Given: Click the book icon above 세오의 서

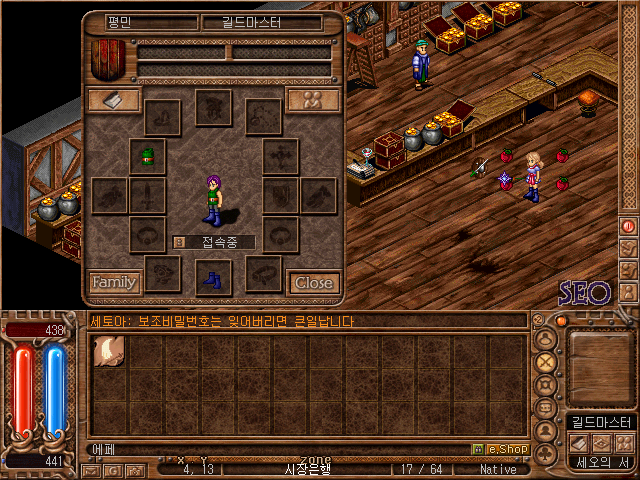Looking at the screenshot, I should pyautogui.click(x=578, y=442).
